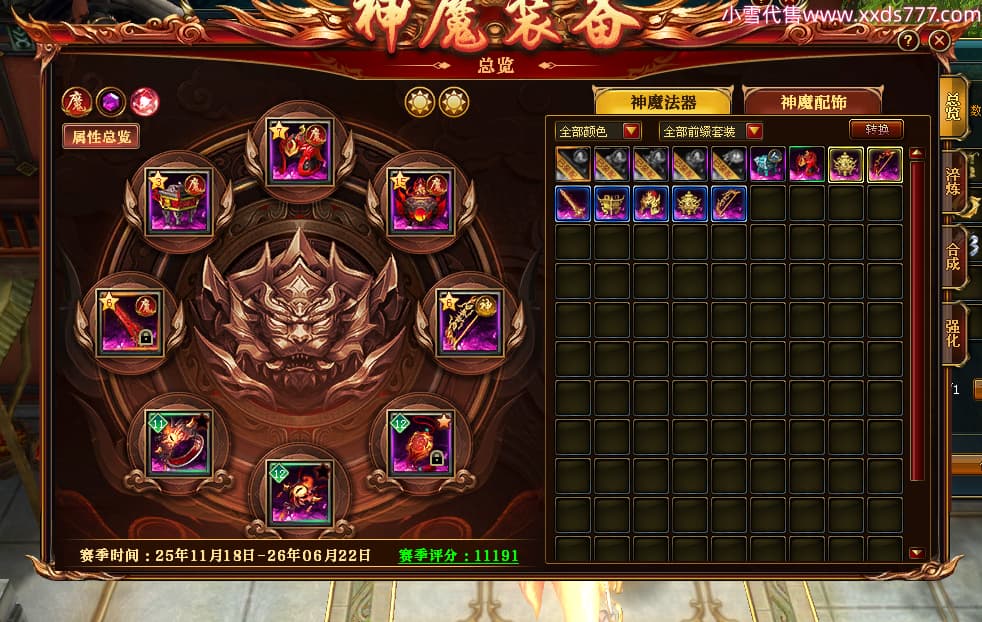Select the equipped golden bow artifact slot
This screenshot has height=622, width=982.
469,320
